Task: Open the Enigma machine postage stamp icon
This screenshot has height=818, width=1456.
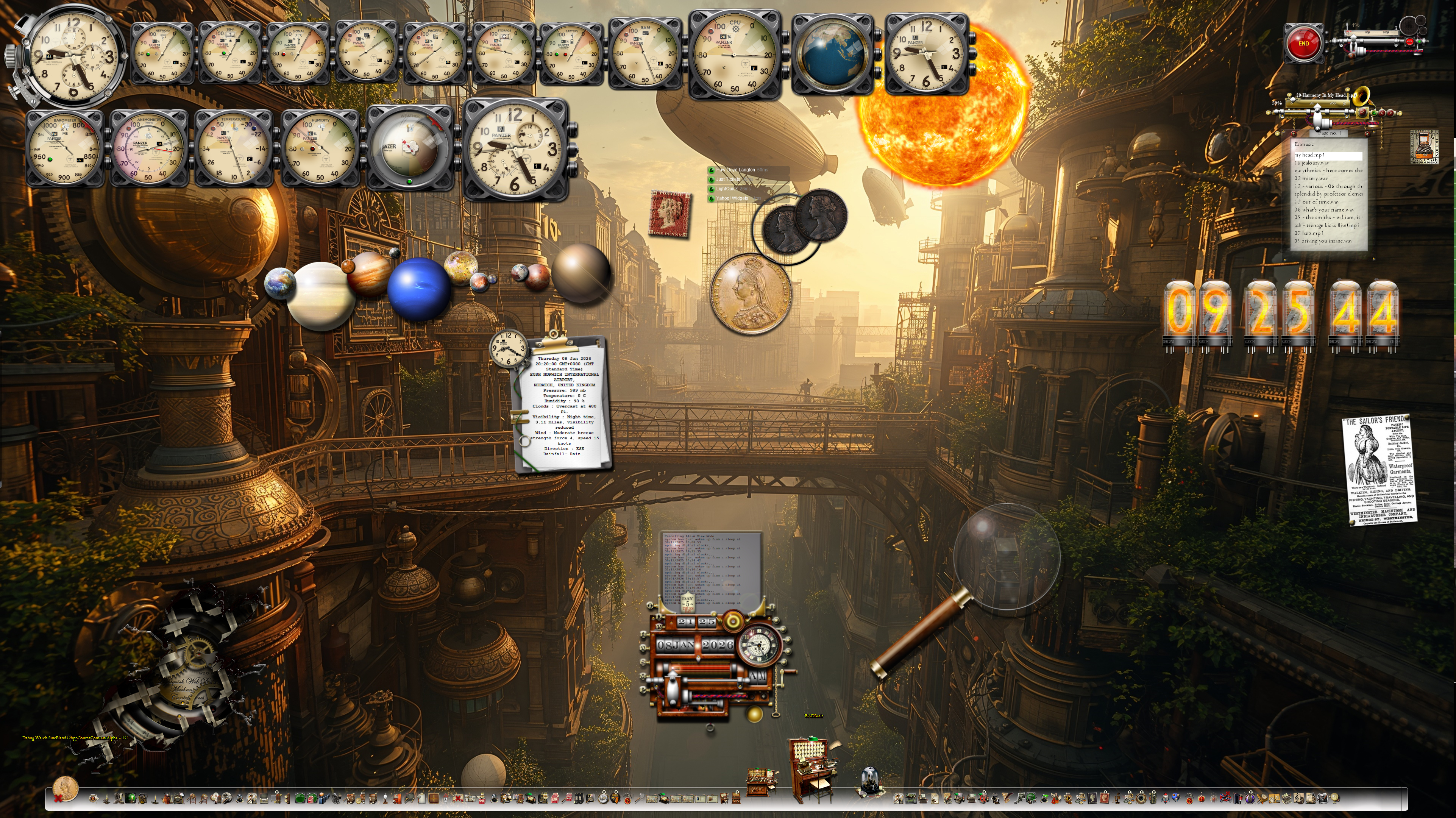Action: click(1424, 147)
